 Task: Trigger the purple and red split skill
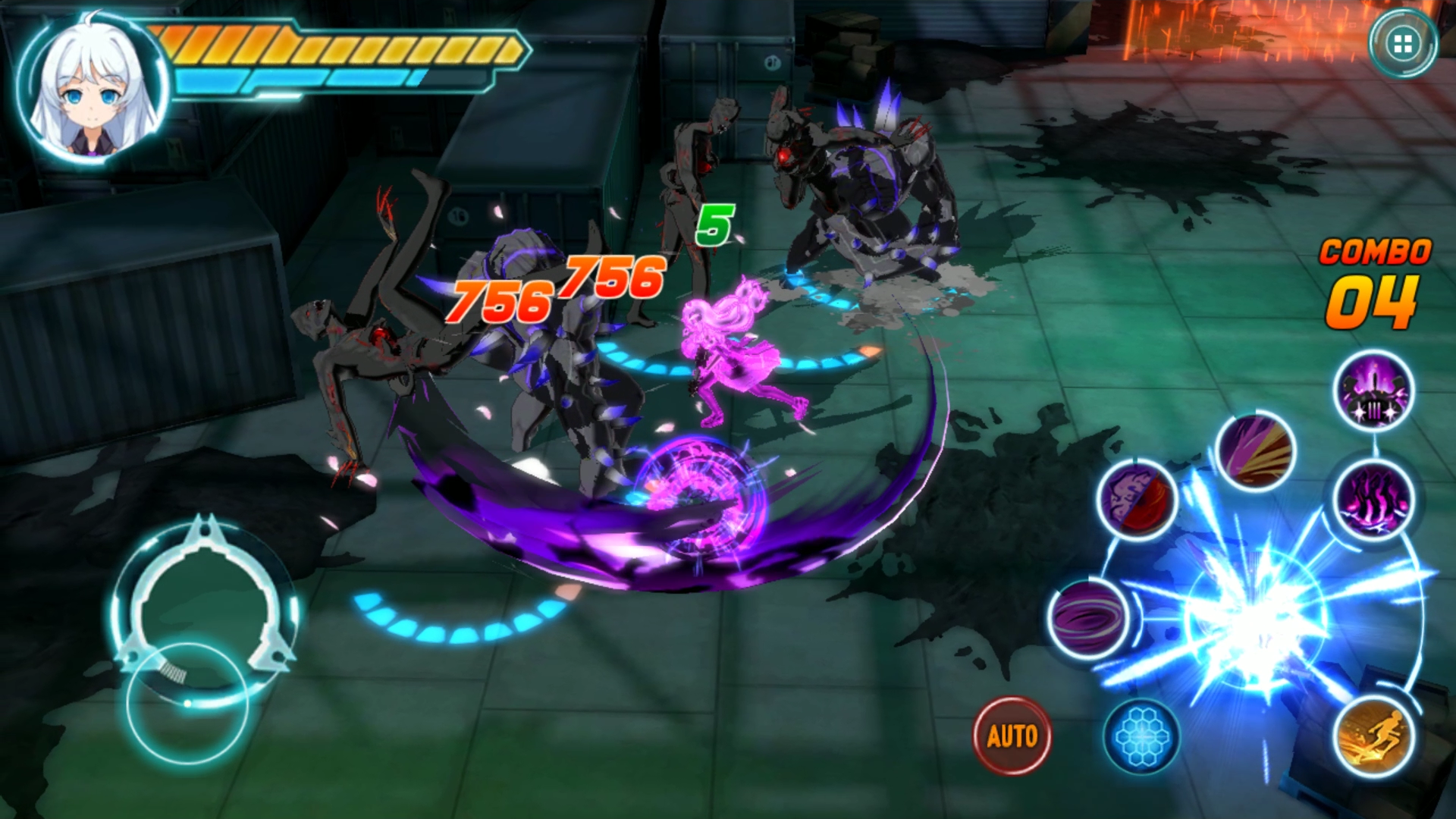(1137, 499)
